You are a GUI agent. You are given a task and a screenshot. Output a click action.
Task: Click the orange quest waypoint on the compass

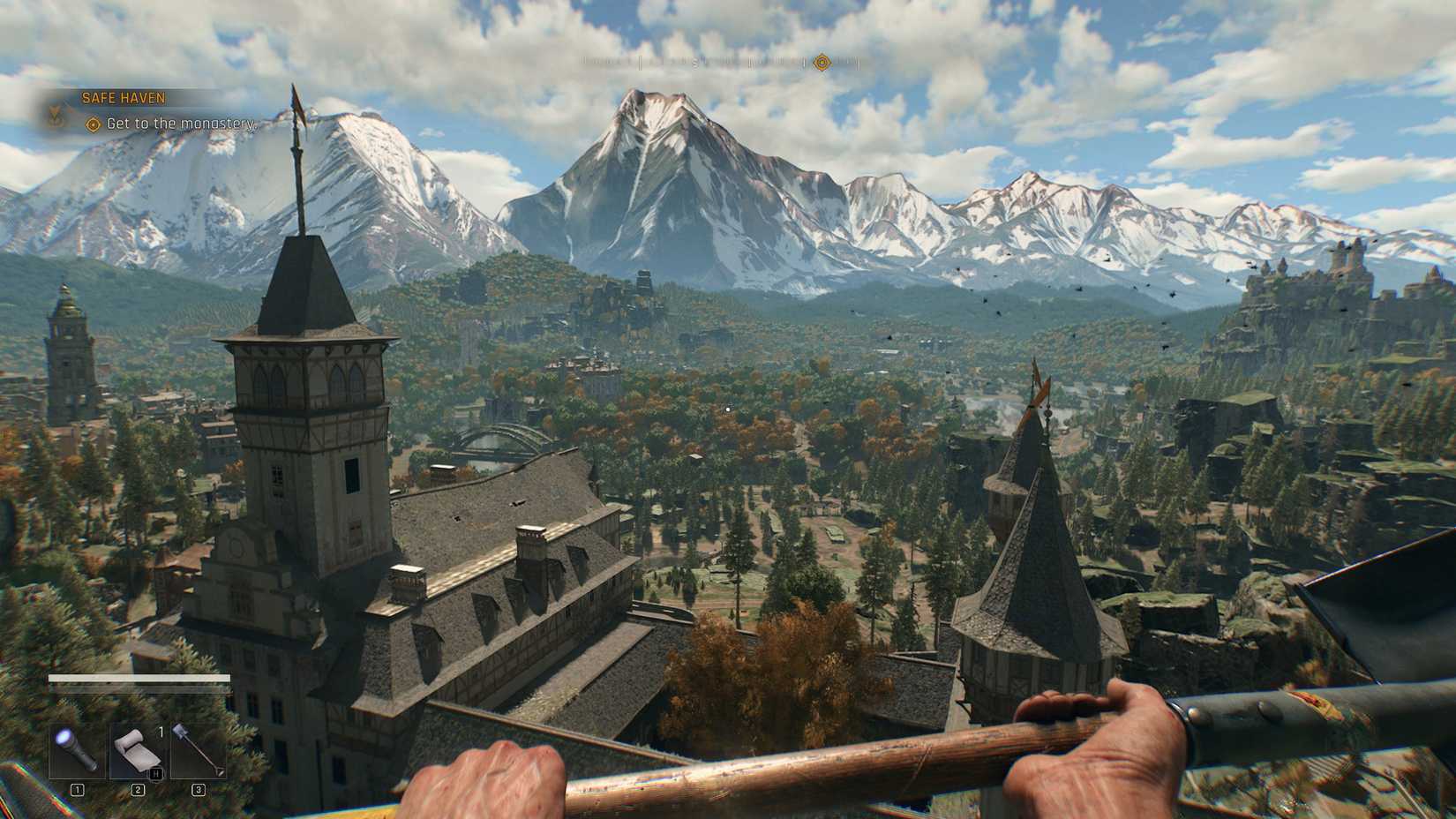click(x=821, y=64)
